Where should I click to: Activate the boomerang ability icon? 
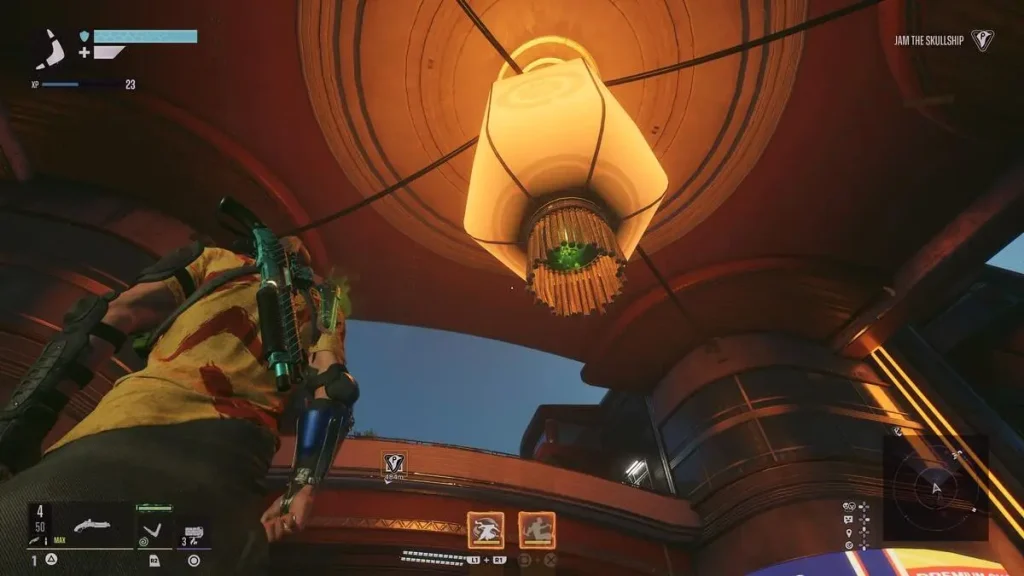(152, 528)
